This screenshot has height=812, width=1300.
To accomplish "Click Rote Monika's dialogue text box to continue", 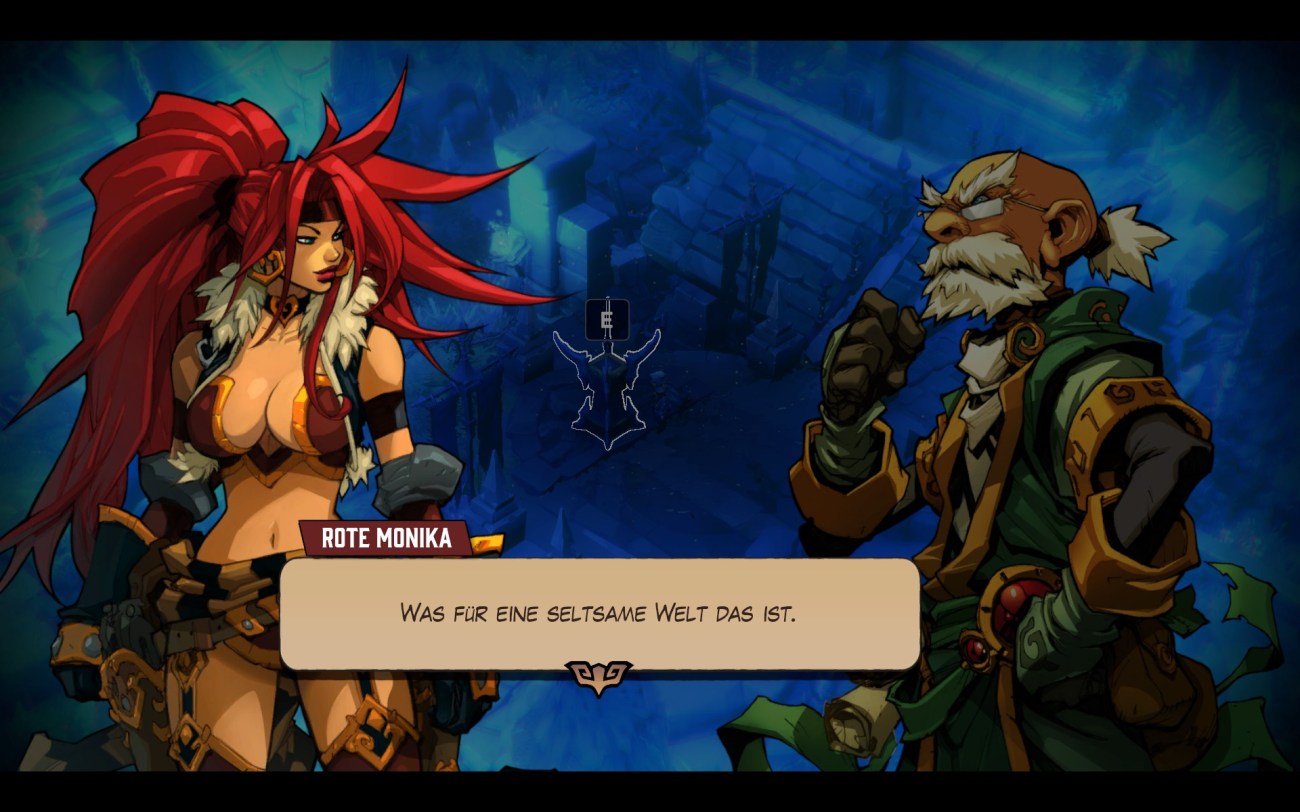I will tap(599, 613).
